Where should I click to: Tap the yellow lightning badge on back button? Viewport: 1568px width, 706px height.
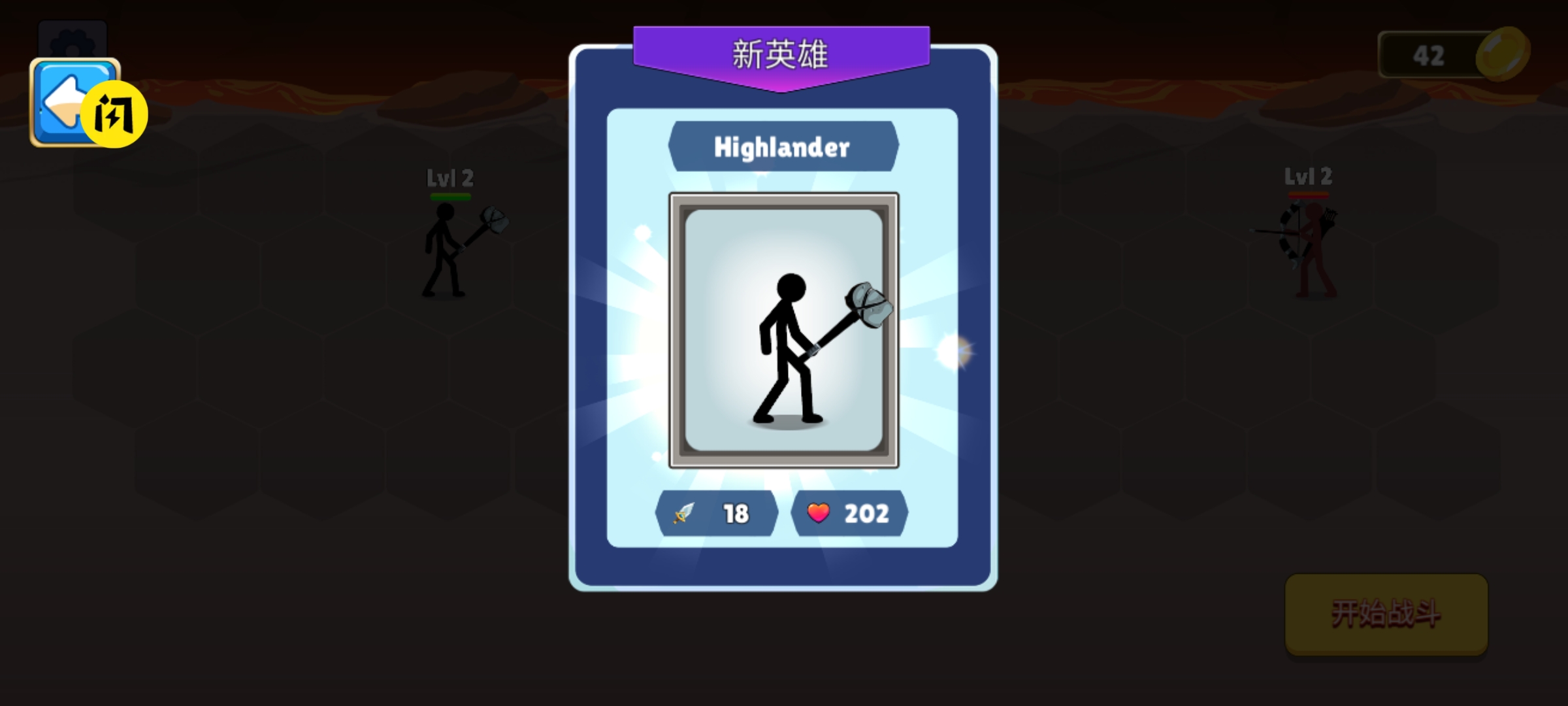click(x=116, y=113)
